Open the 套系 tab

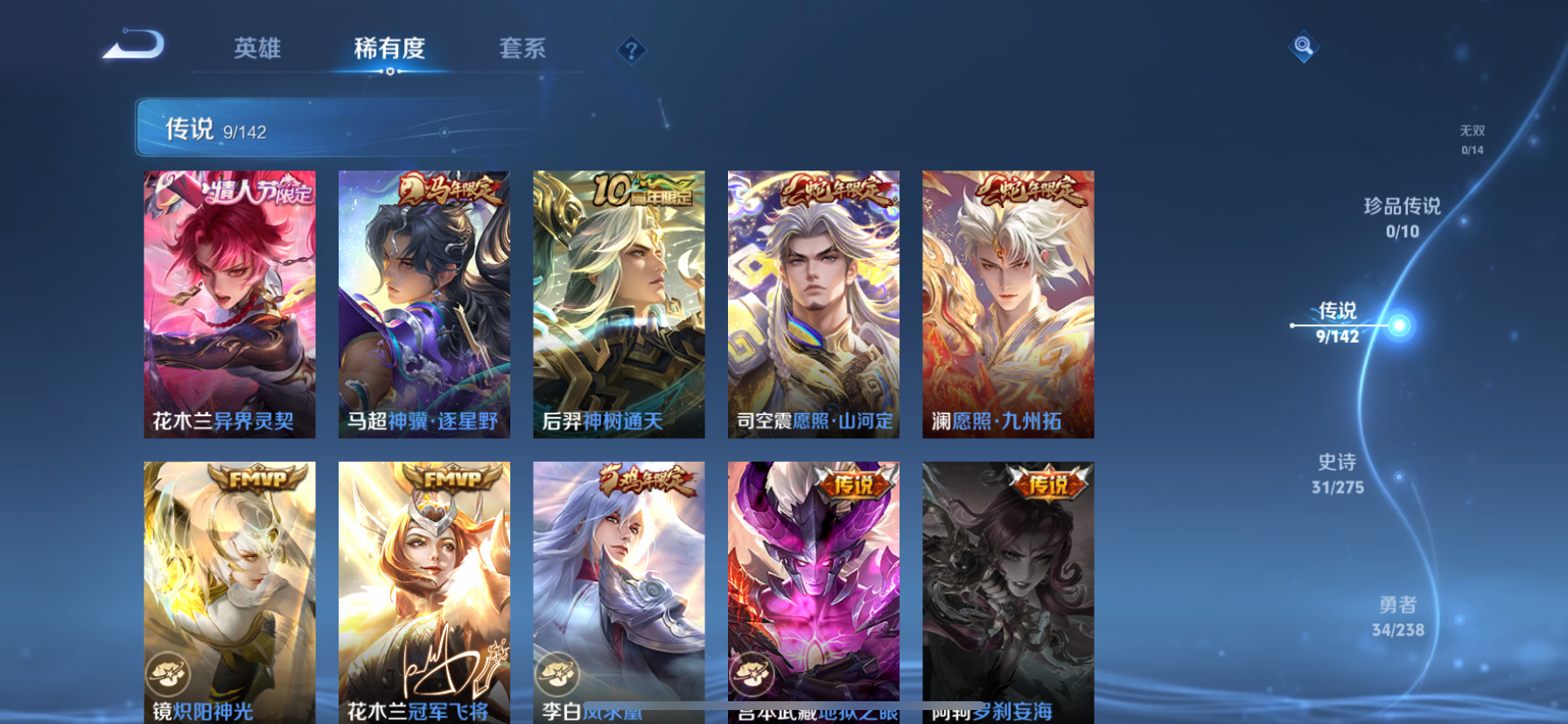(522, 48)
